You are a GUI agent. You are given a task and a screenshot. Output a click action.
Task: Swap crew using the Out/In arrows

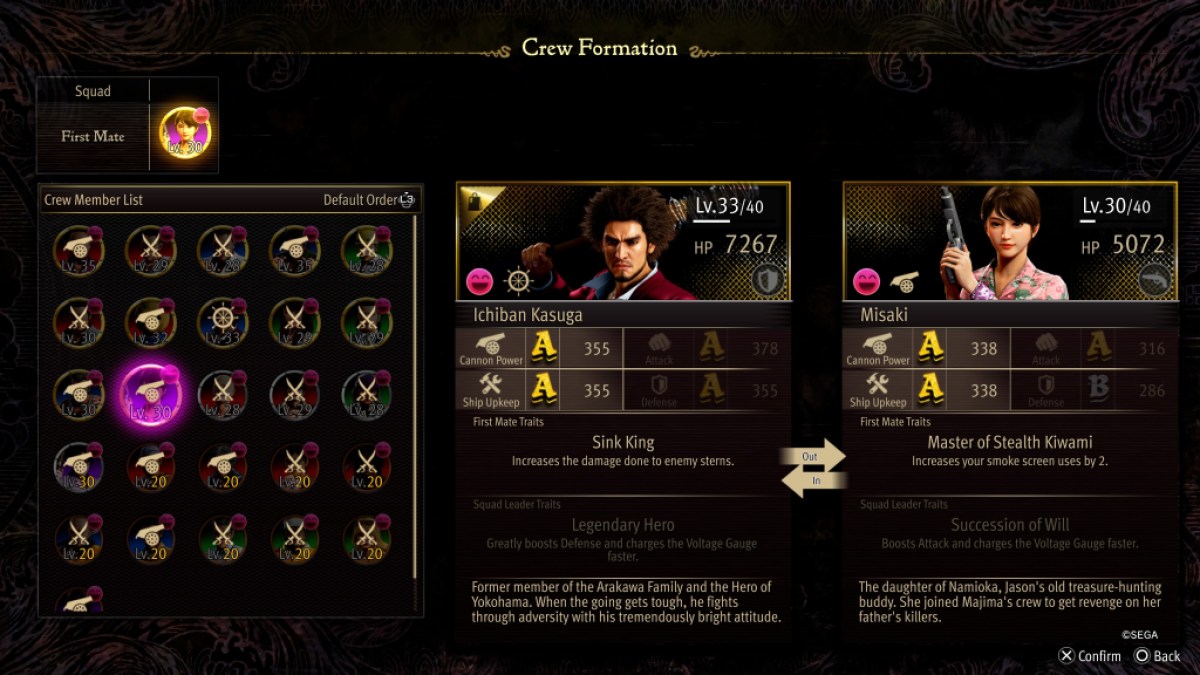point(813,469)
